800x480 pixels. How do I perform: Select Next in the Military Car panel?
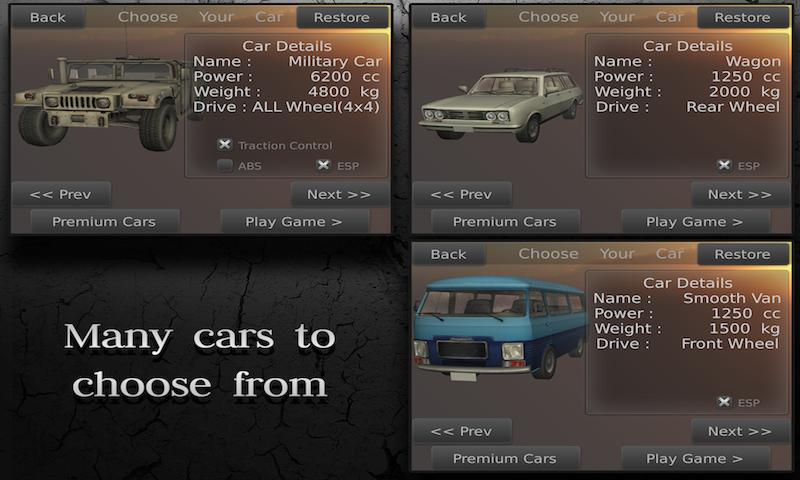click(339, 194)
